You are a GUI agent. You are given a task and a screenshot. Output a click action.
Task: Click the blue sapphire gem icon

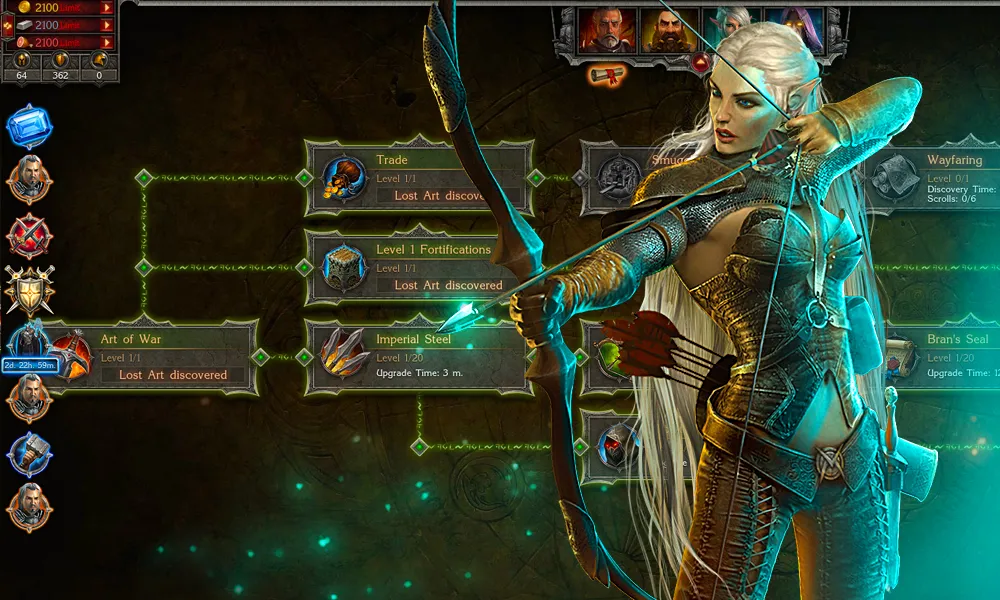(28, 127)
